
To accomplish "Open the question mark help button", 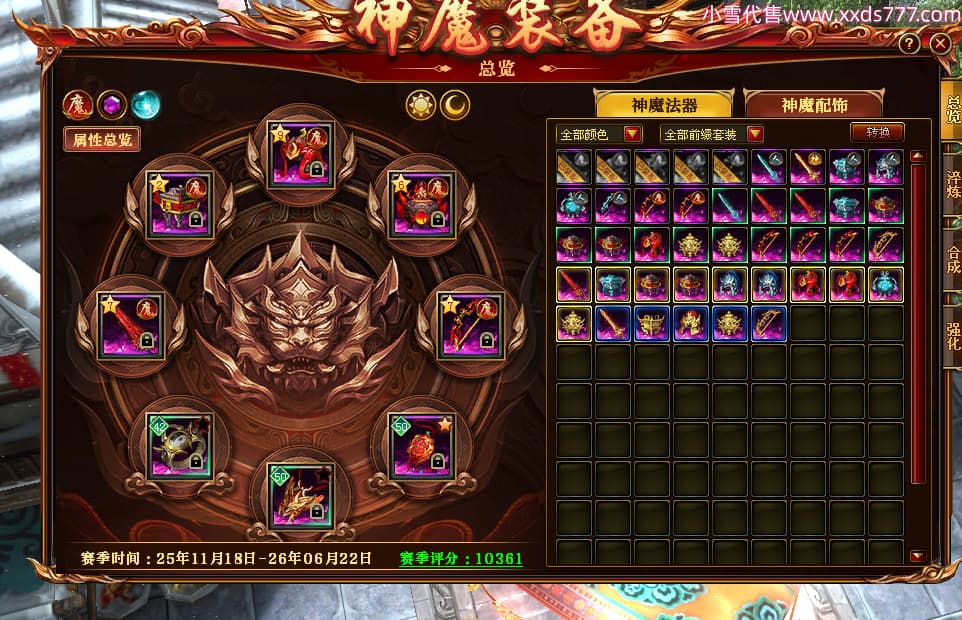I will [909, 44].
